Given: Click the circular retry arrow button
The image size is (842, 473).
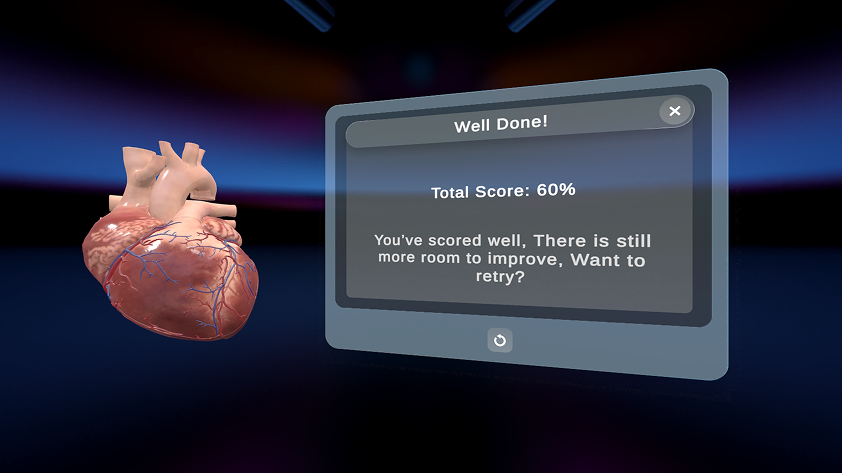Looking at the screenshot, I should click(x=500, y=340).
